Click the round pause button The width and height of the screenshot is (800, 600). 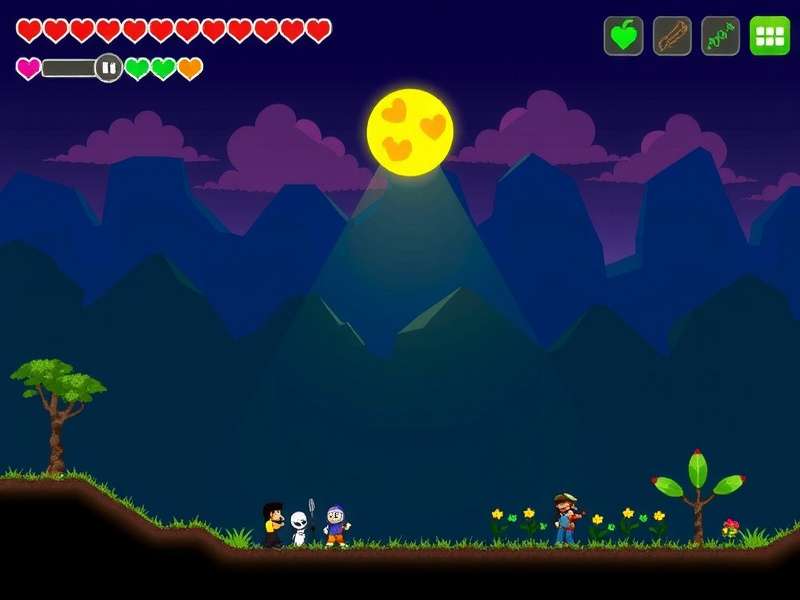pos(109,68)
